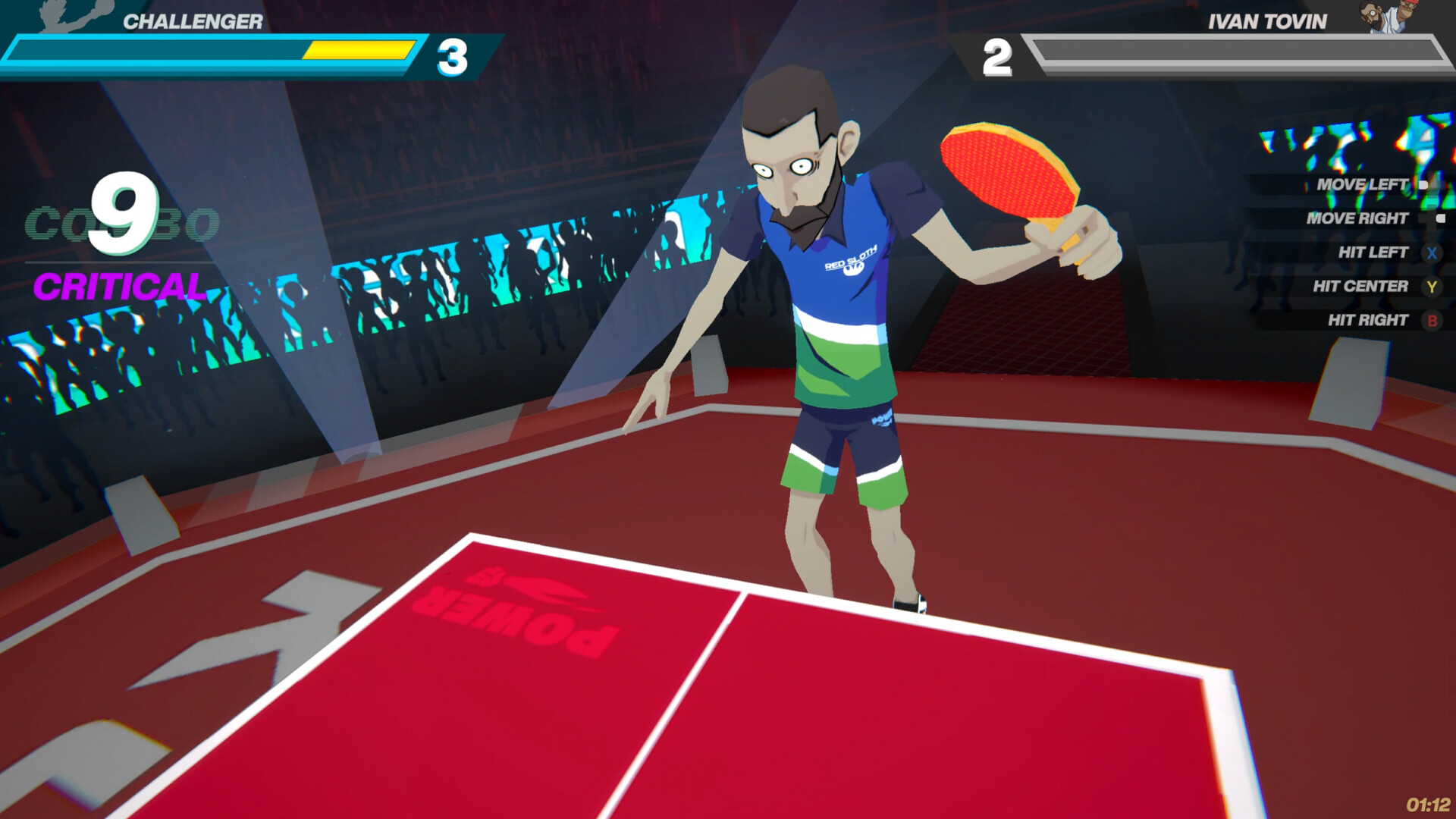Click the opponent score number 2
Image resolution: width=1456 pixels, height=819 pixels.
point(998,56)
